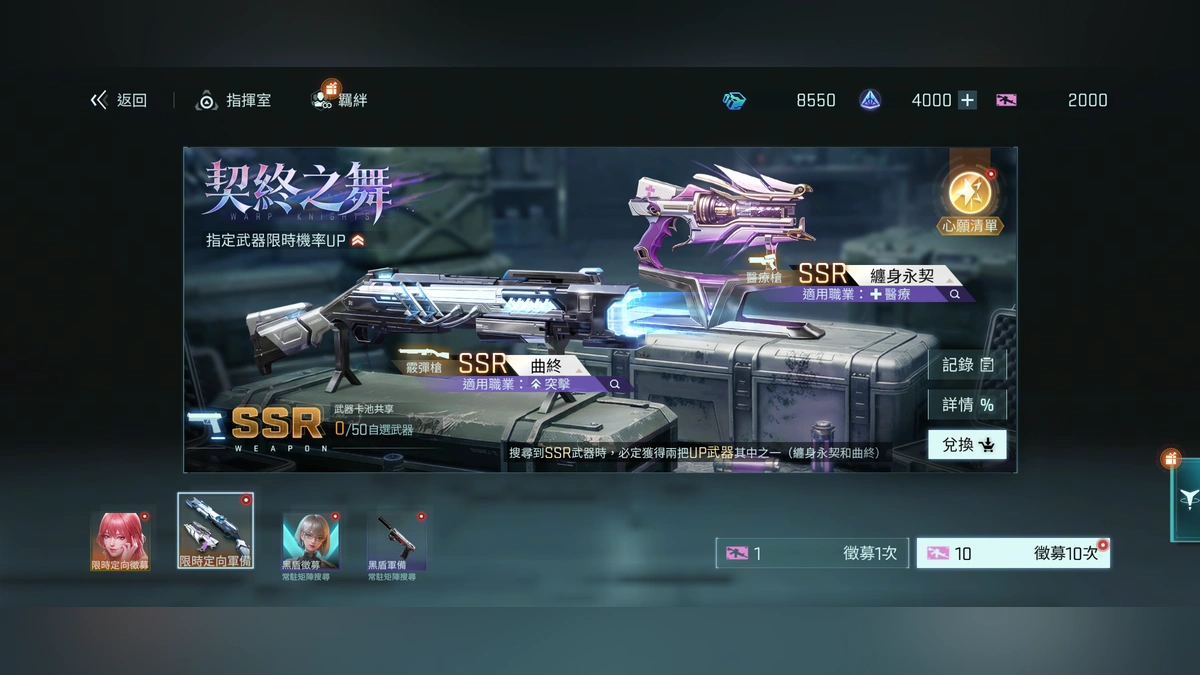
Task: Expand the 指定武器限時機率UP info arrow
Action: [358, 240]
